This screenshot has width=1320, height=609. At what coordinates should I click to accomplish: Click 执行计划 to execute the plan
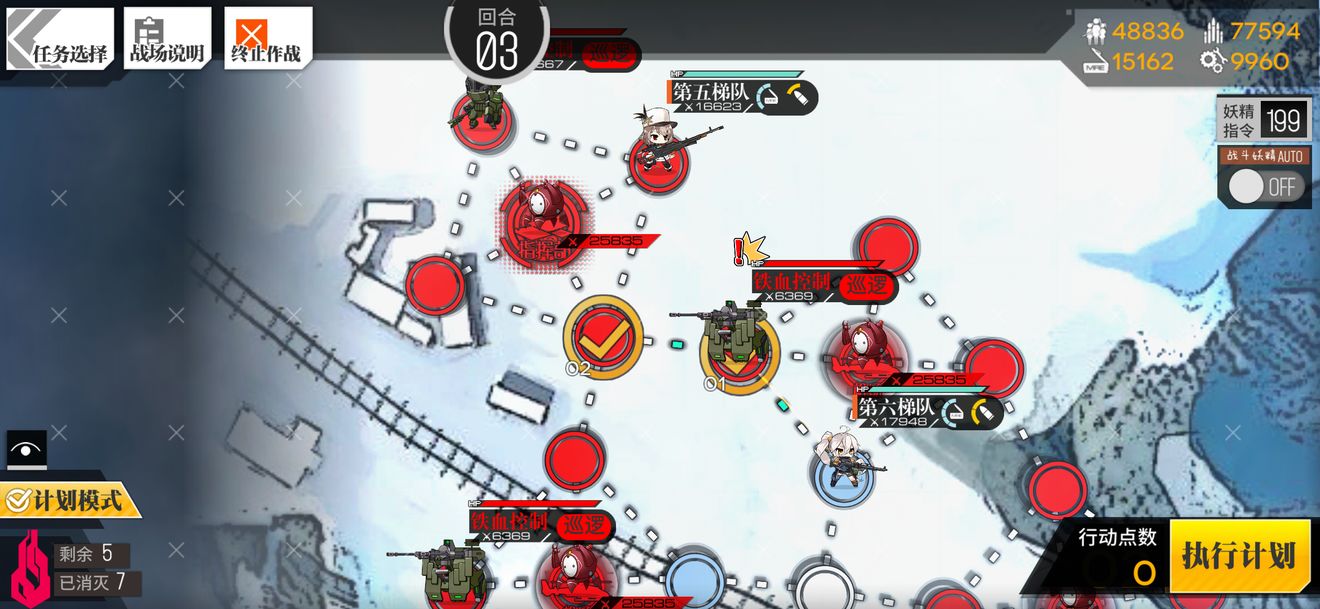pyautogui.click(x=1239, y=557)
